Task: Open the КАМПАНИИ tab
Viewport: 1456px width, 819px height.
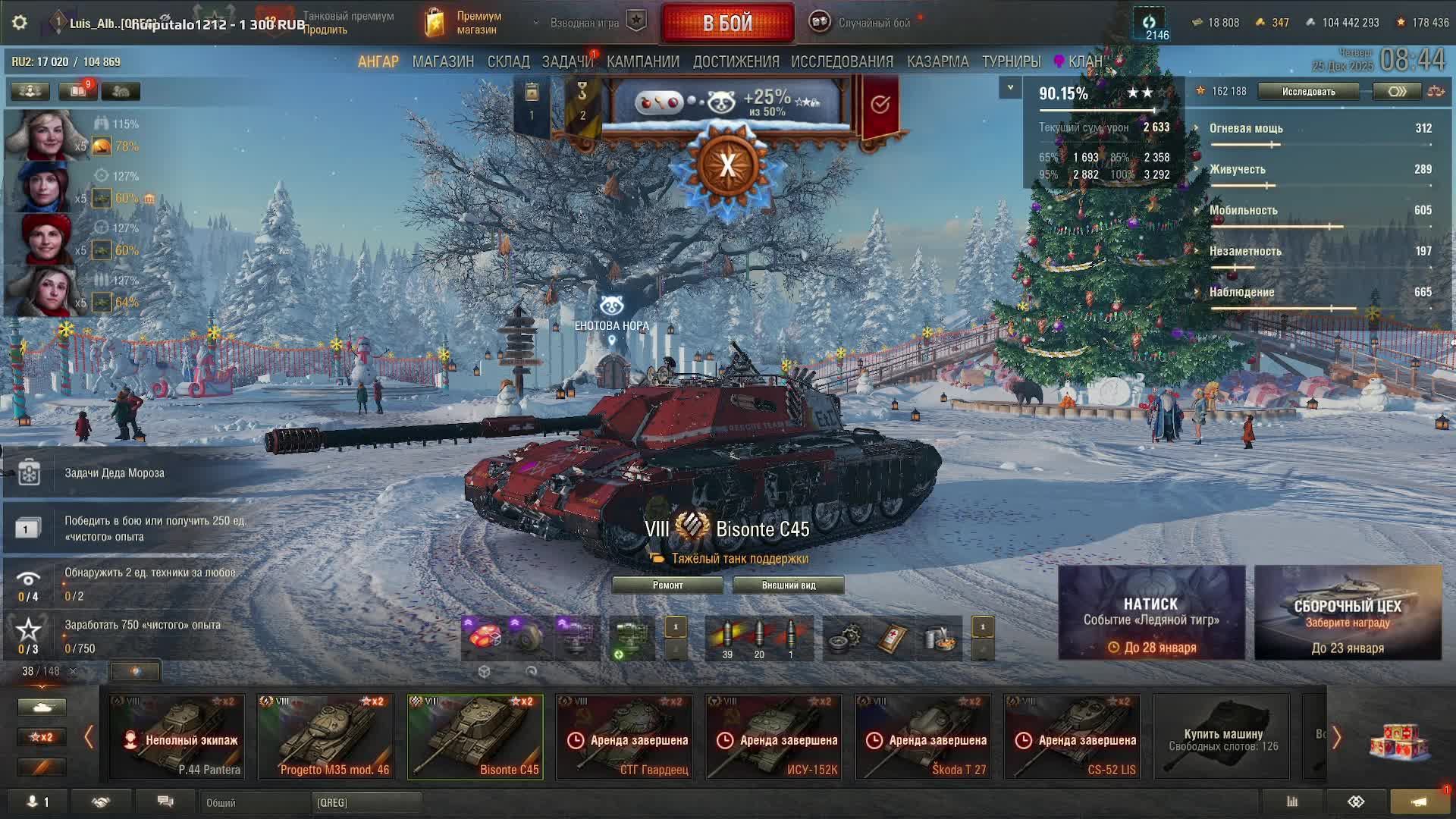Action: tap(643, 61)
